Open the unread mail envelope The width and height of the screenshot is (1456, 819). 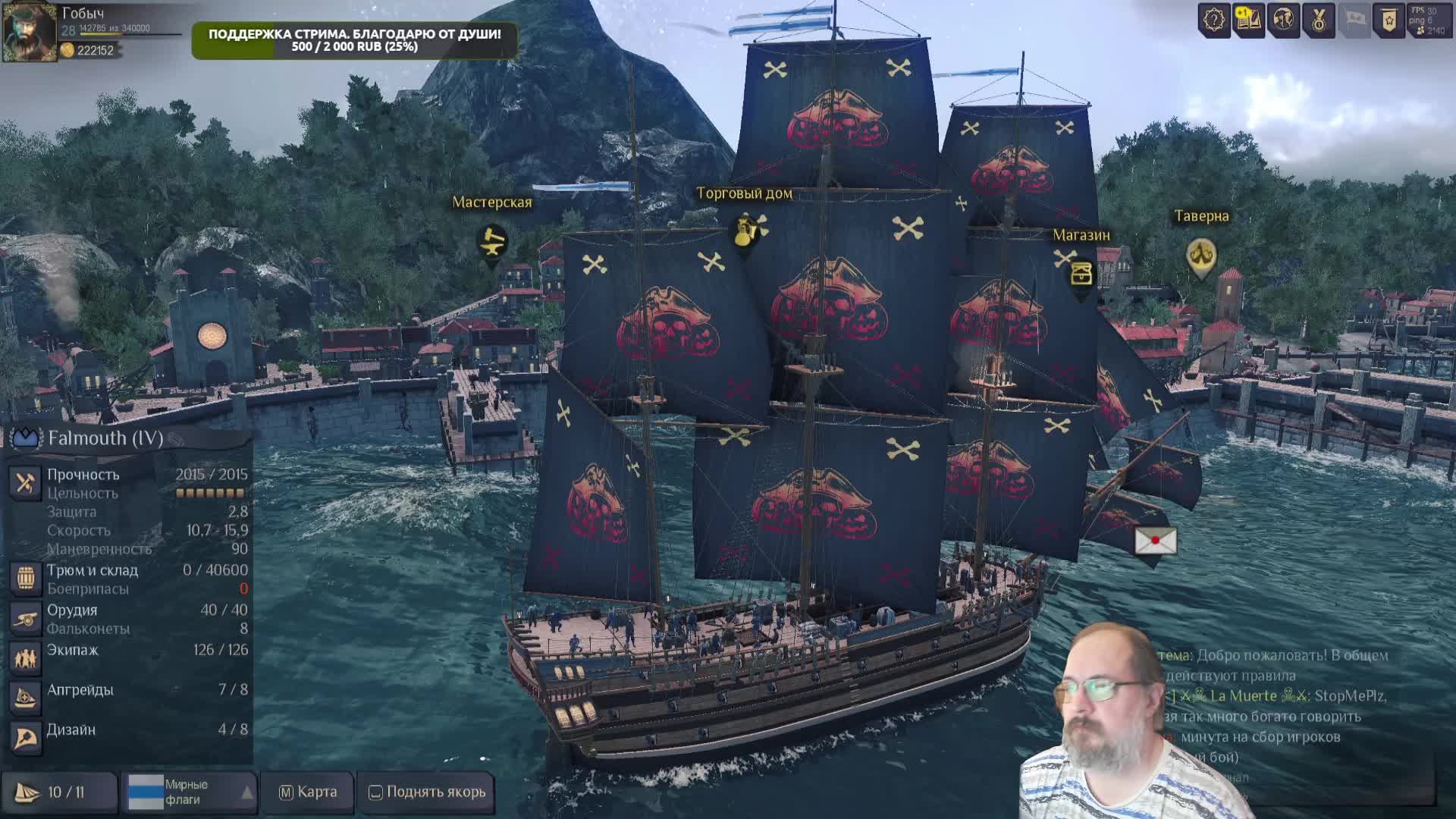[x=1155, y=541]
